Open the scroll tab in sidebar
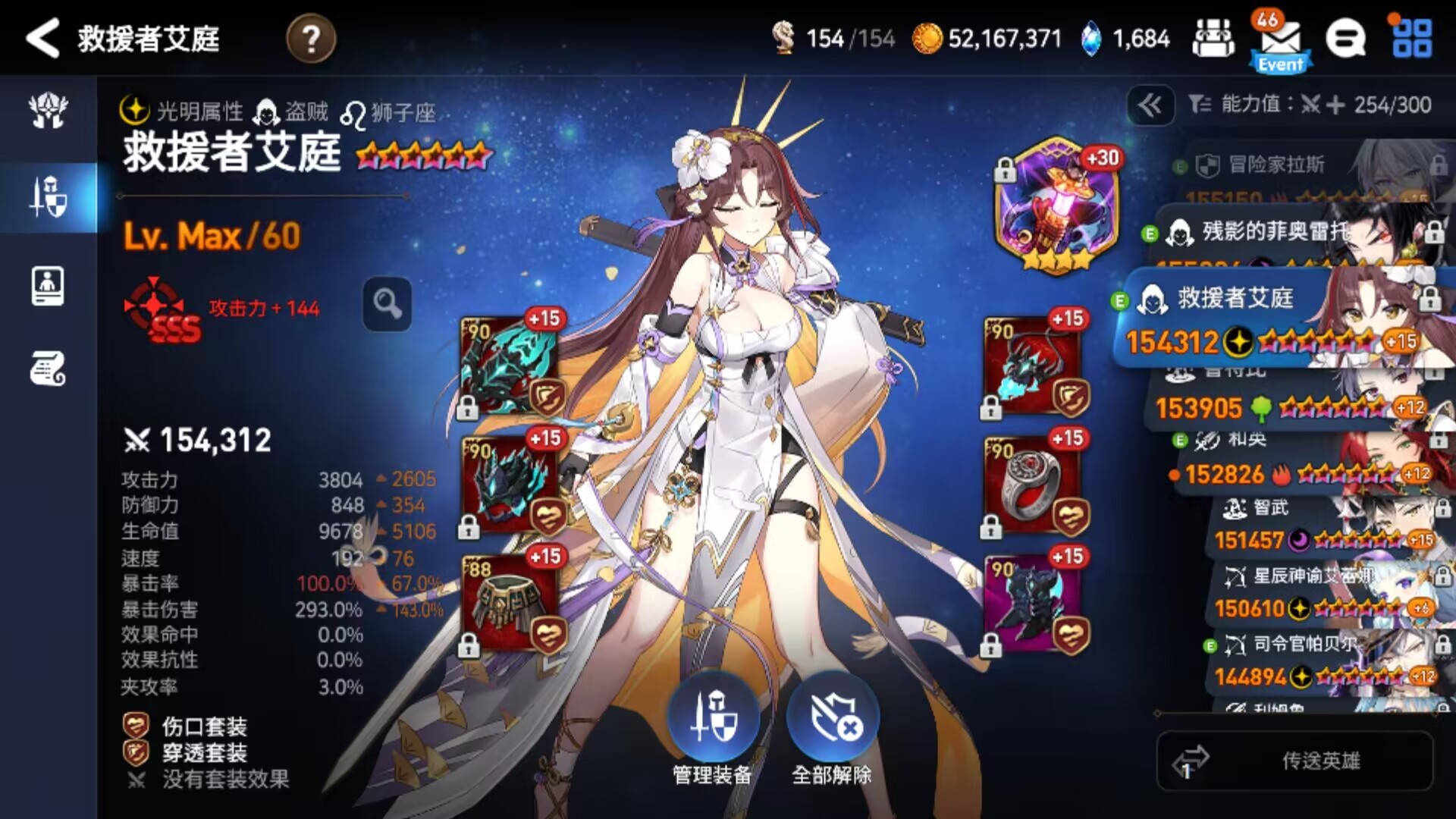 click(x=49, y=369)
